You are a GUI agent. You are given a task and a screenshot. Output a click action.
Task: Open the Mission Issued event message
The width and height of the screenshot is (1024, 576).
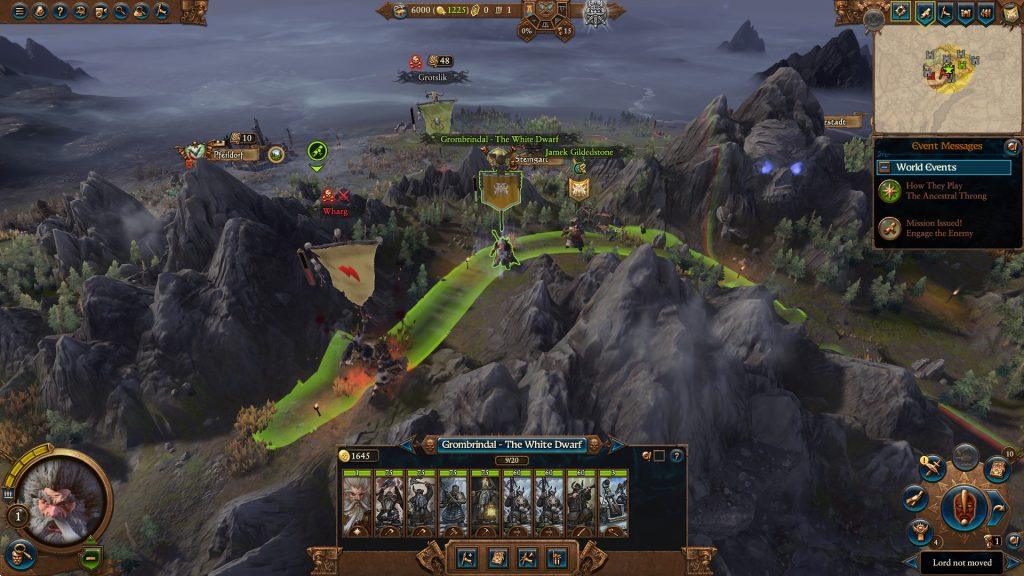931,228
